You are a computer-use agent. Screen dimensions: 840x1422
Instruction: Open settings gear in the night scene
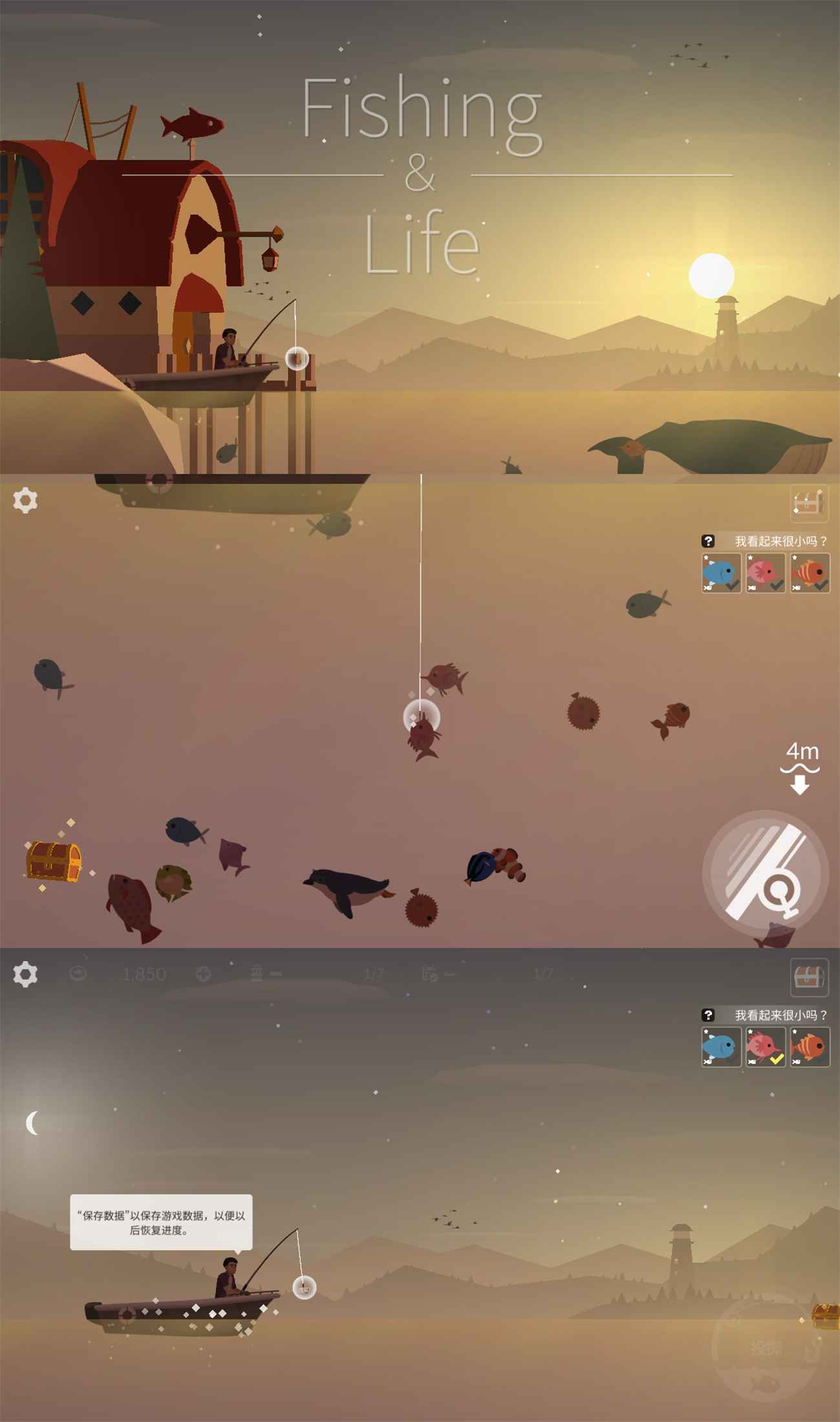pos(25,974)
